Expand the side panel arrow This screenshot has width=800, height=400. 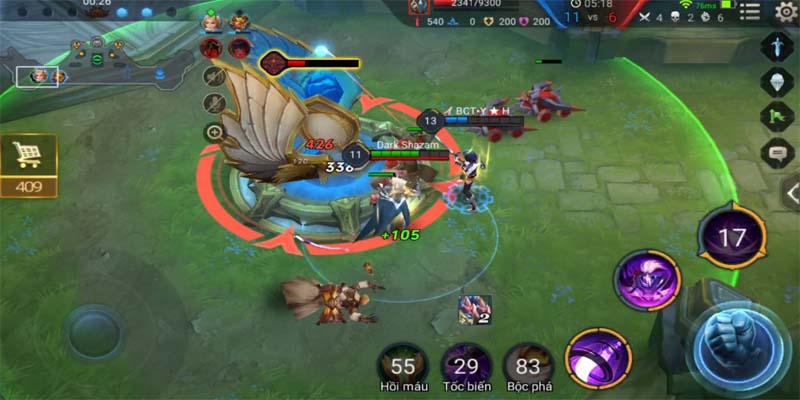pyautogui.click(x=790, y=193)
